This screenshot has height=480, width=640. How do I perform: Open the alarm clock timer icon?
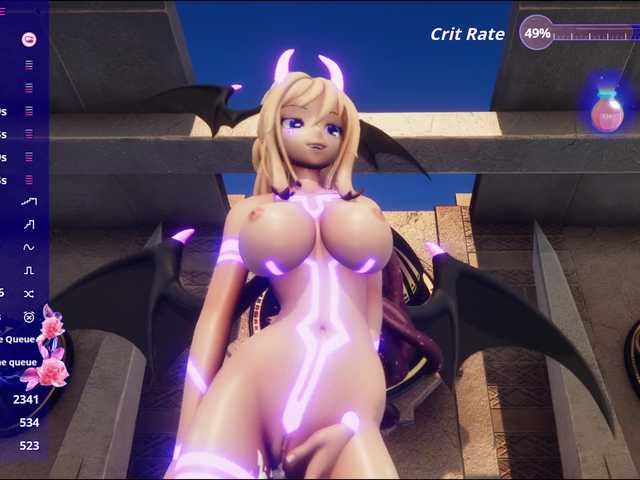29,316
